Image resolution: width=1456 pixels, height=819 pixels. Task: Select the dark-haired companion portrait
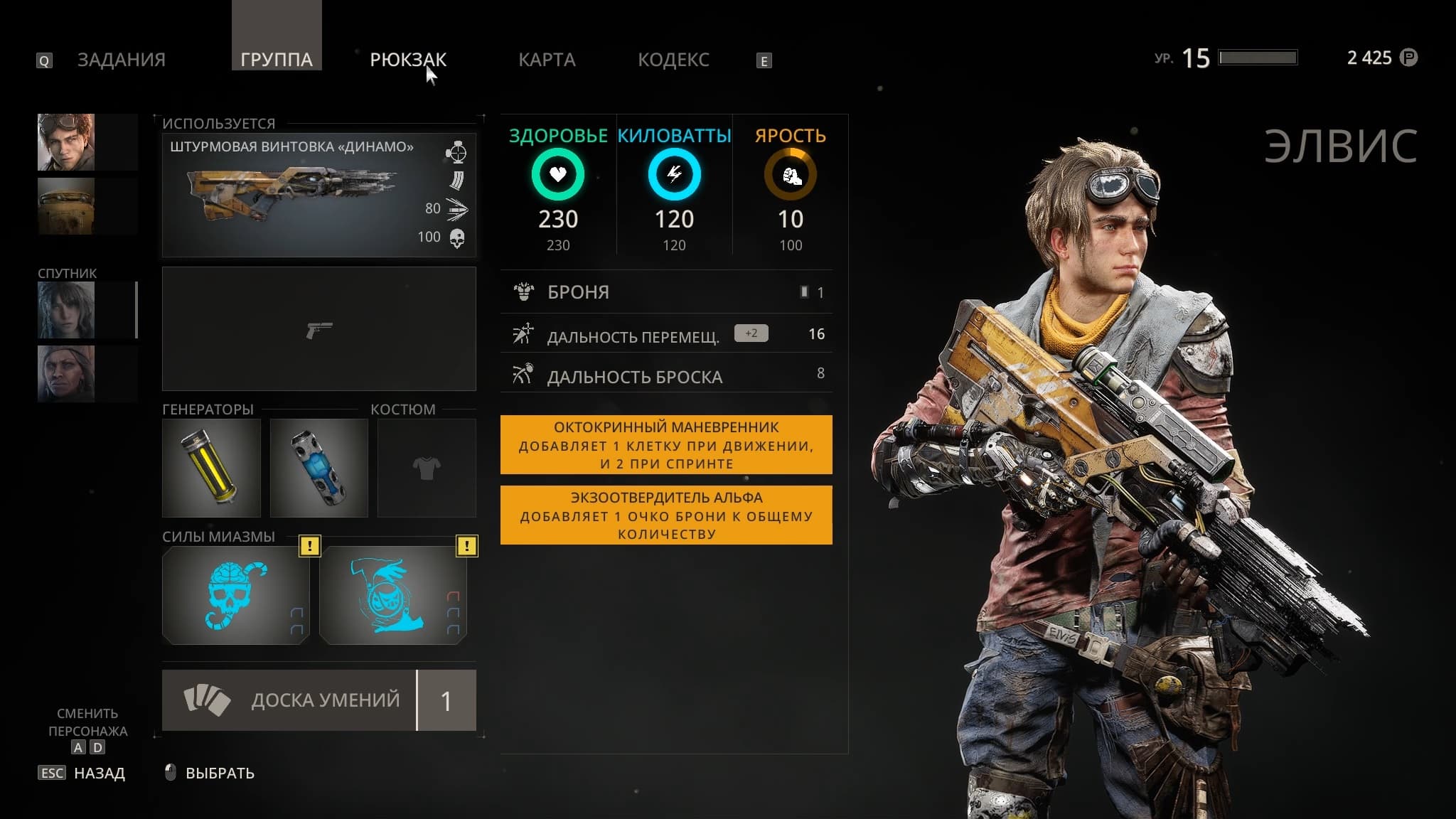pyautogui.click(x=66, y=310)
